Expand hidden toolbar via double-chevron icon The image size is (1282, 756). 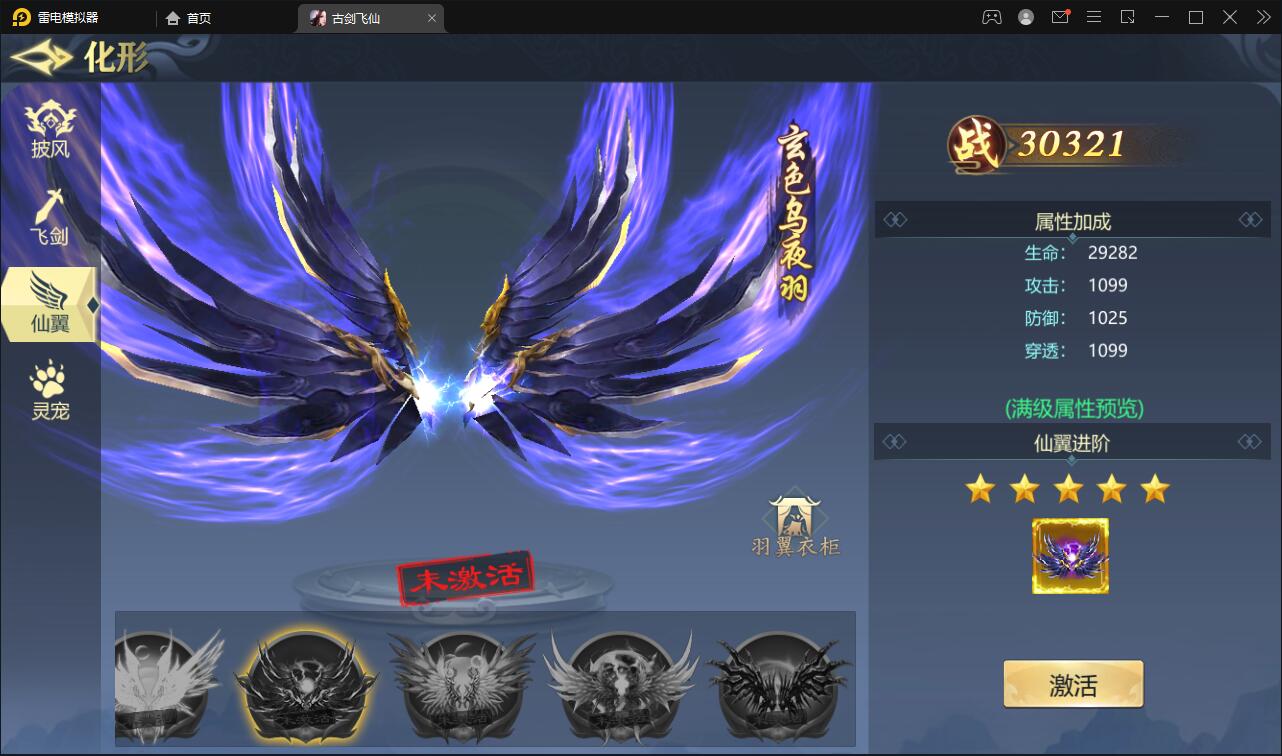click(1262, 17)
